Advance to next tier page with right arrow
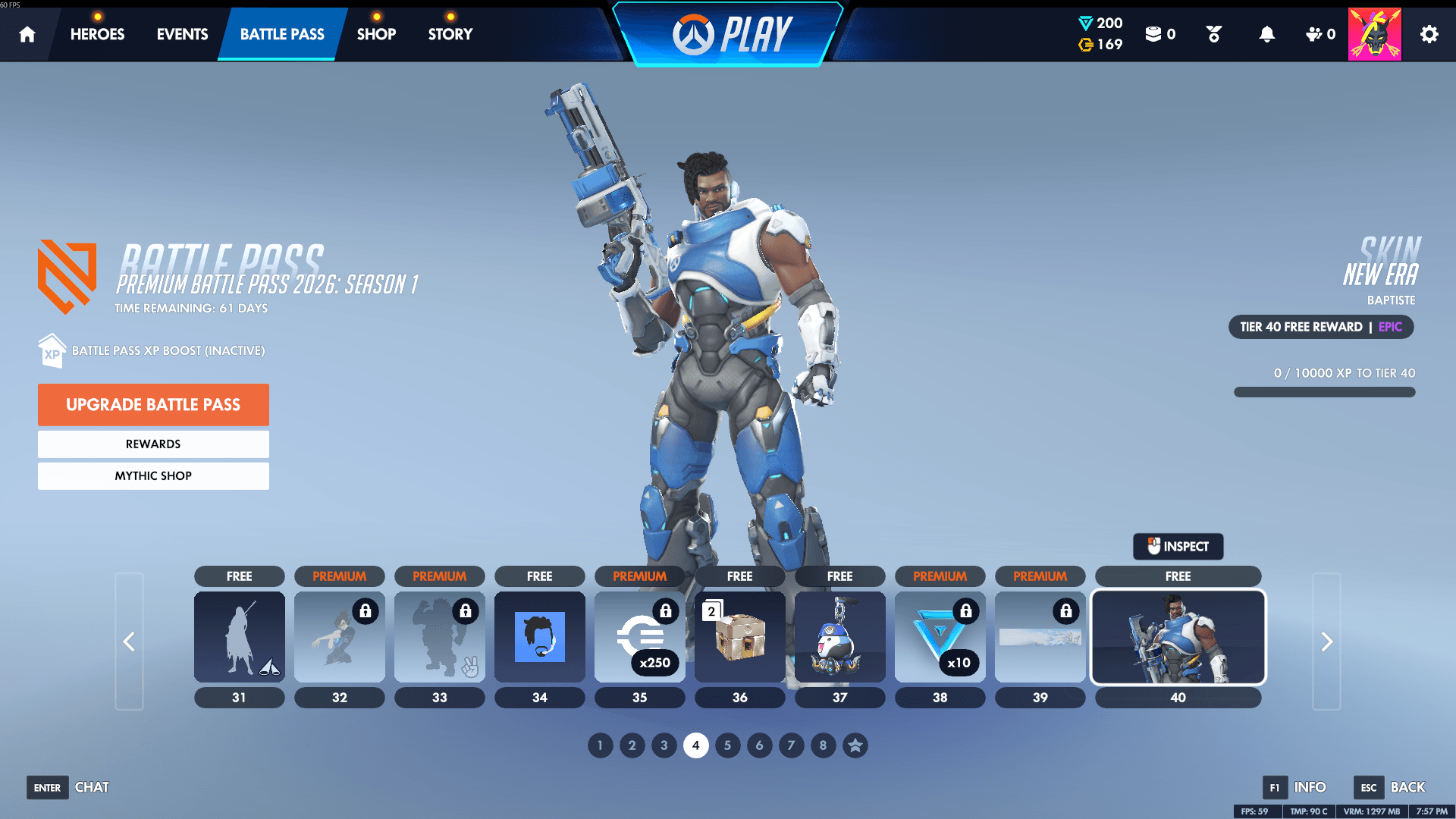 tap(1326, 641)
